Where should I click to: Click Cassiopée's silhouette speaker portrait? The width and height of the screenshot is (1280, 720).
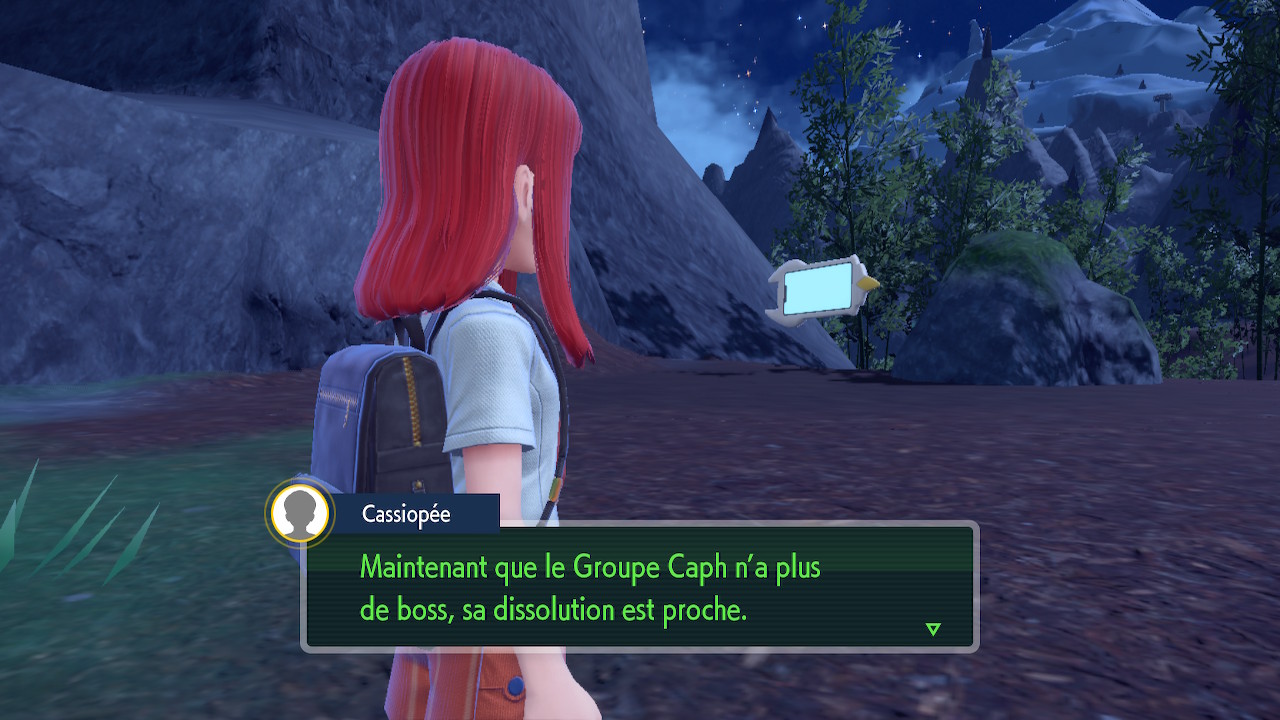[300, 514]
